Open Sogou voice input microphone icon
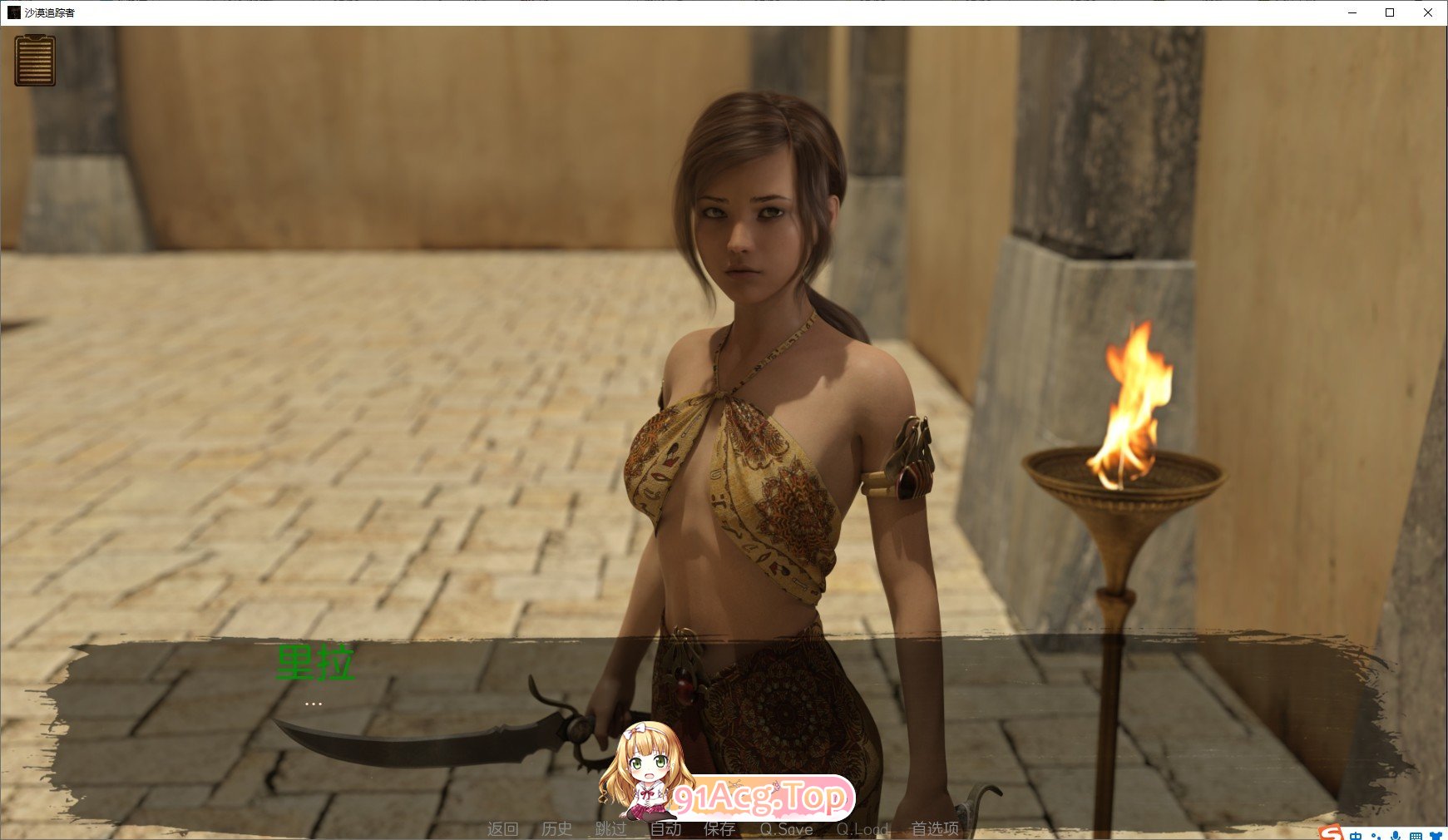 coord(1395,836)
